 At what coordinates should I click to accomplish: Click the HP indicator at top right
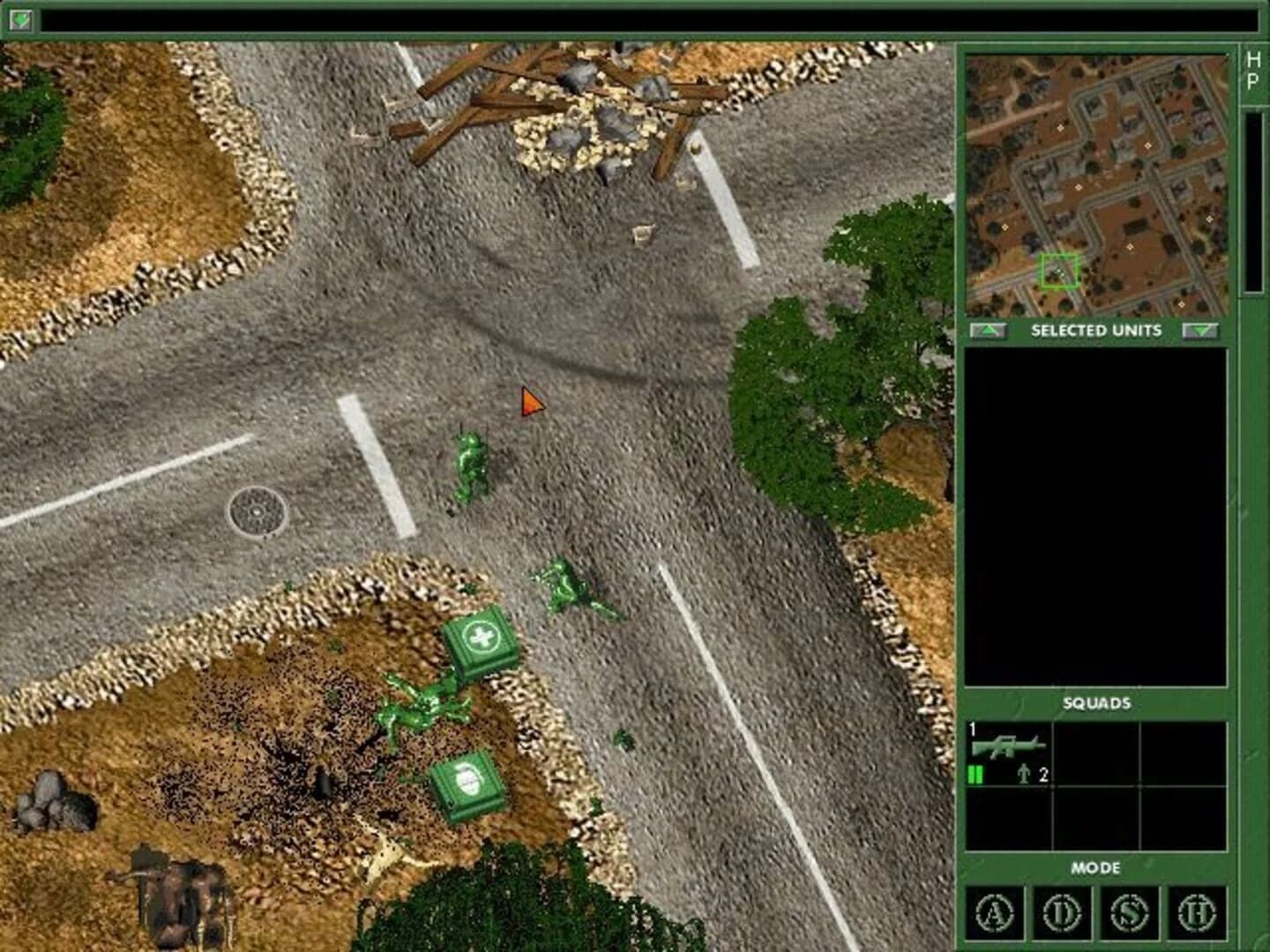click(1252, 71)
